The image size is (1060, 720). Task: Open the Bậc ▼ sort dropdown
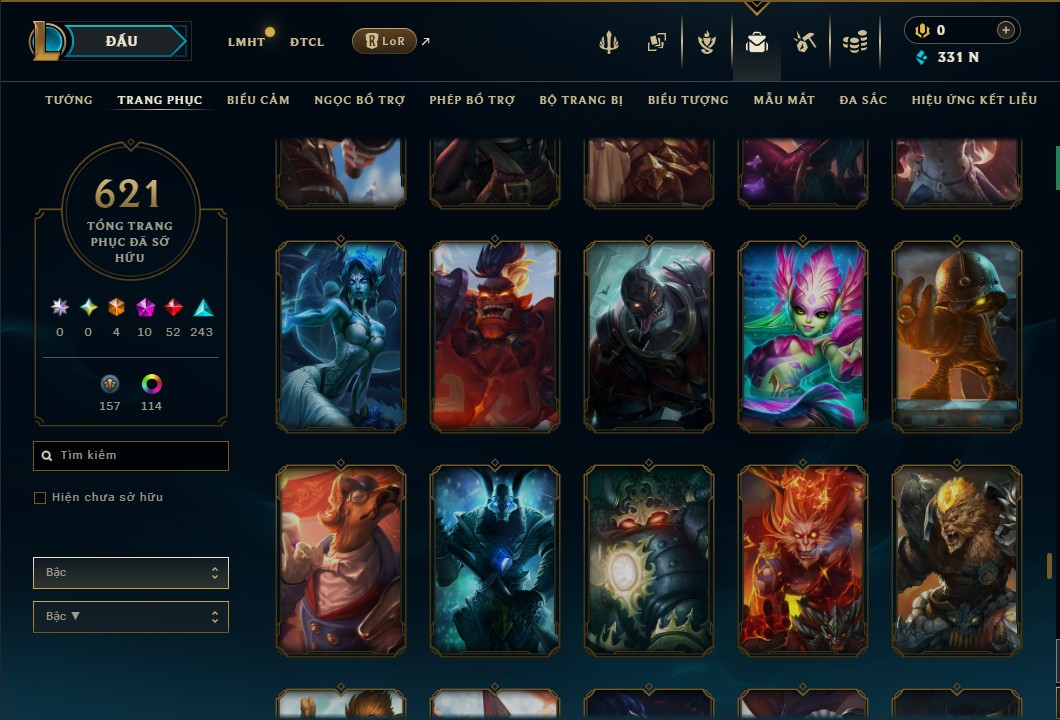pos(131,617)
